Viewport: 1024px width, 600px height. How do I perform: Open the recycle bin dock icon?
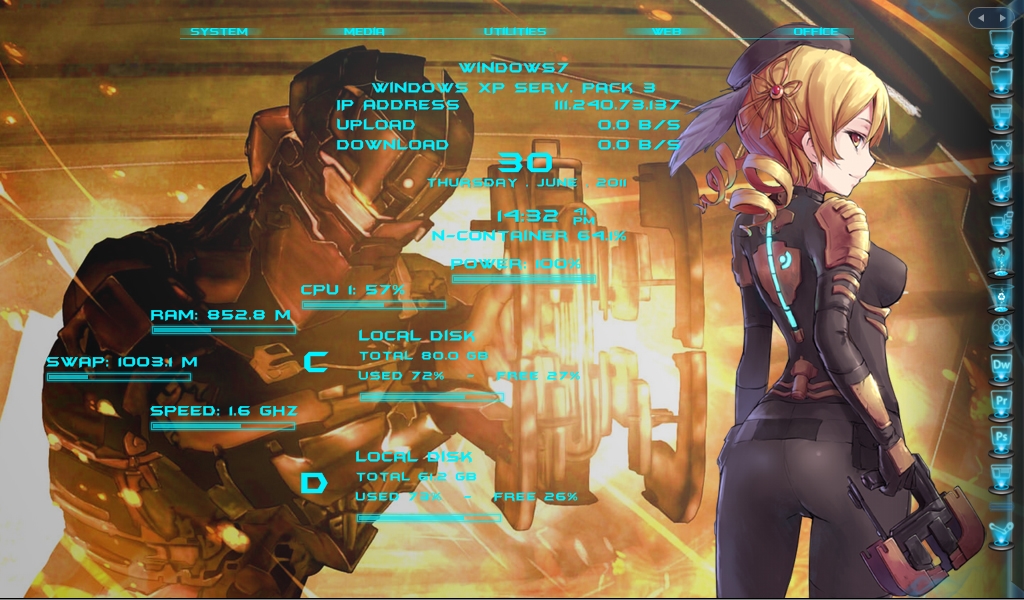click(1001, 296)
